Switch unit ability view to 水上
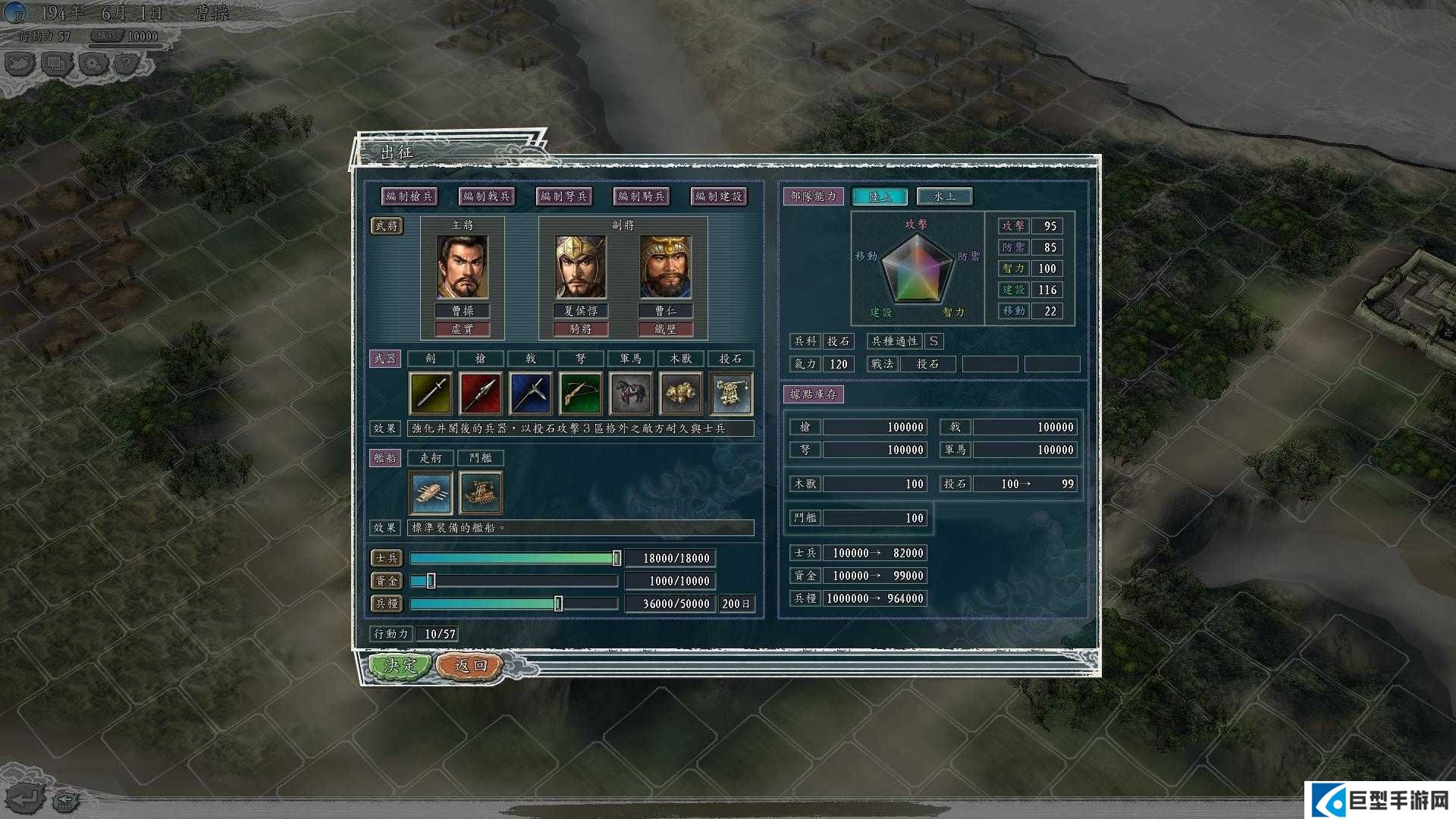Image resolution: width=1456 pixels, height=819 pixels. point(944,196)
